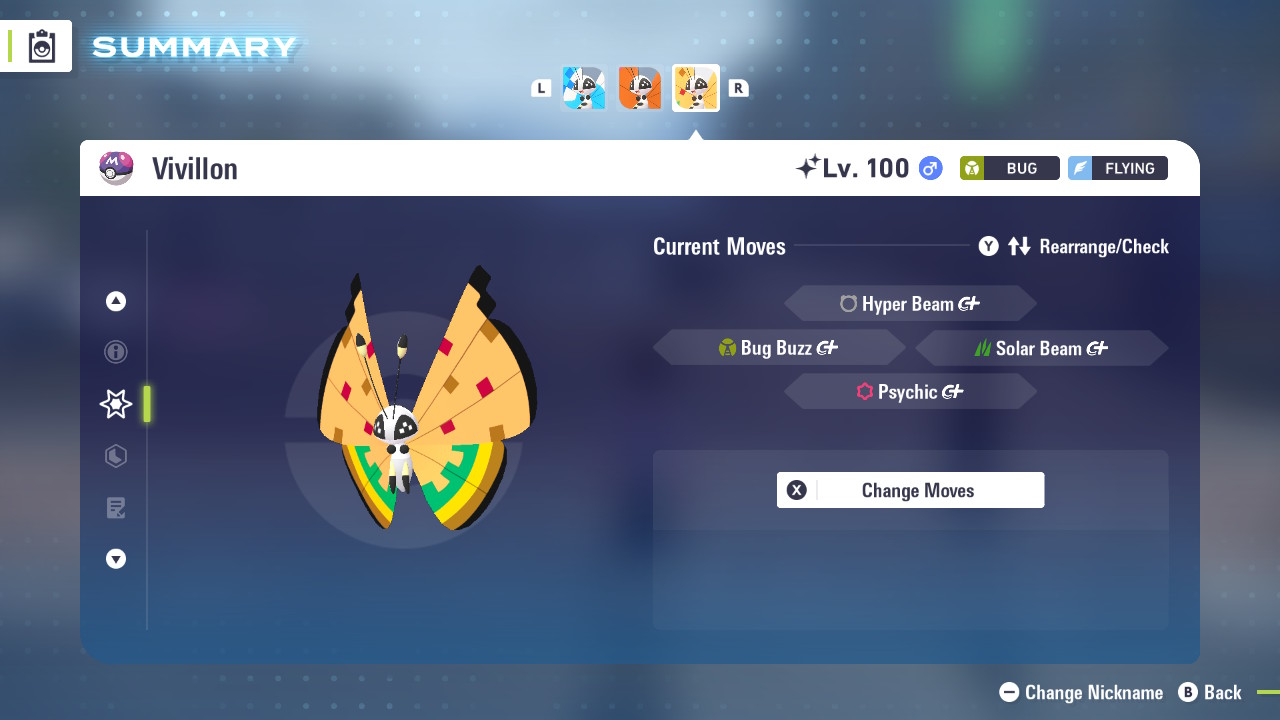Expand the previous Pokémon with up arrow
The width and height of the screenshot is (1280, 720).
point(115,300)
